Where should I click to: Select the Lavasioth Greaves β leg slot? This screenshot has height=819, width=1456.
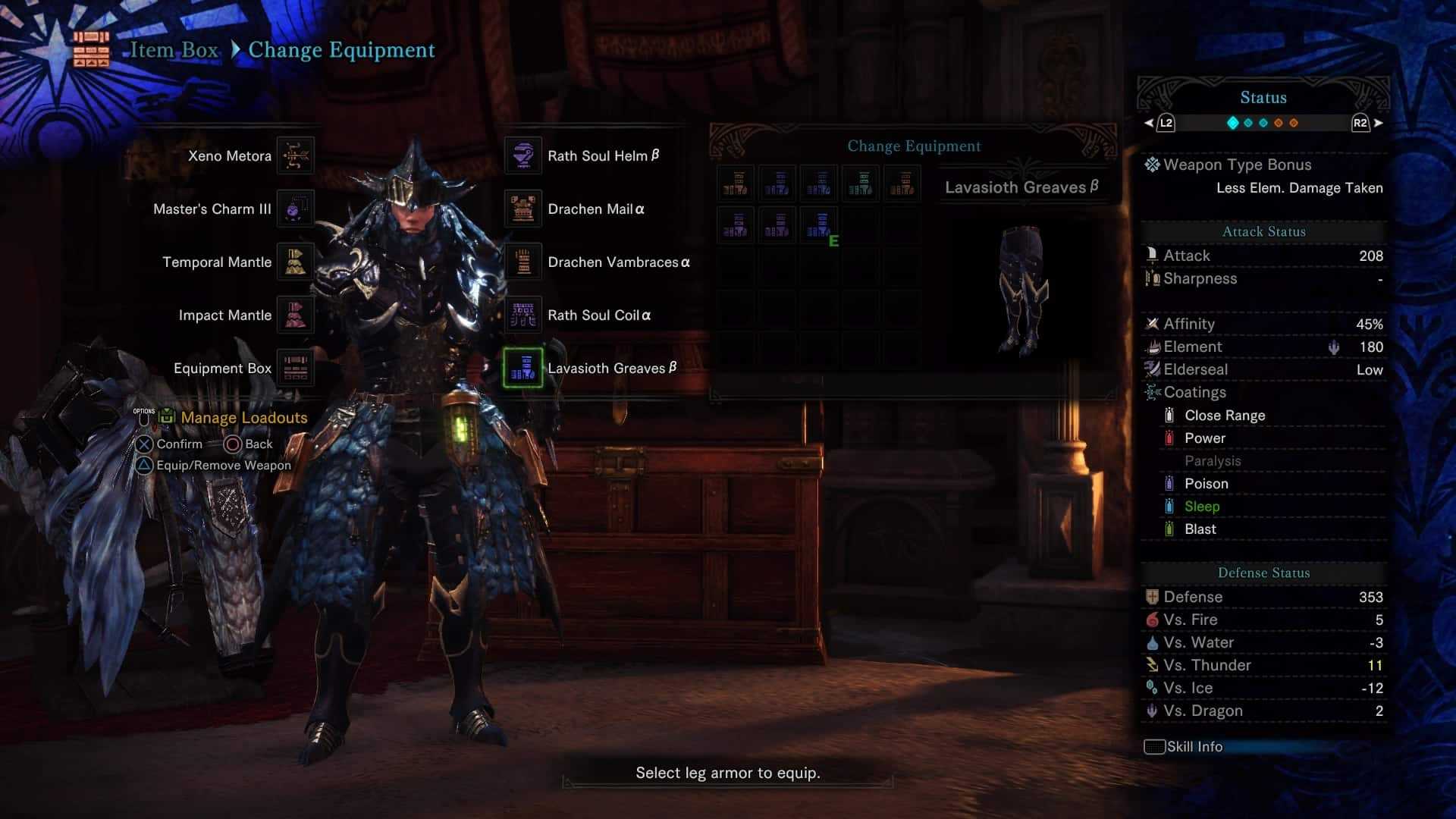(523, 369)
